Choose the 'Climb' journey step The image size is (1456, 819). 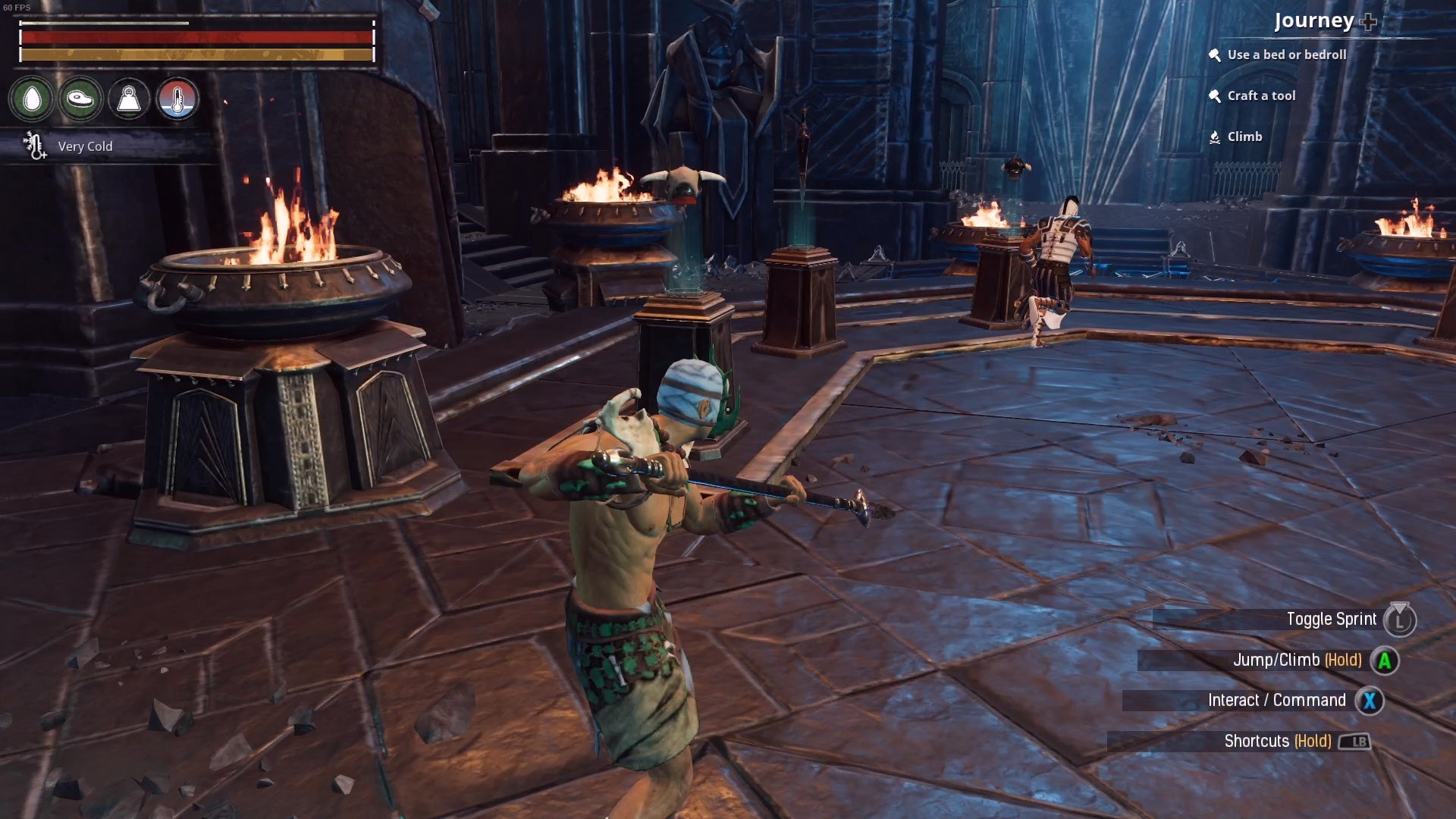1244,136
